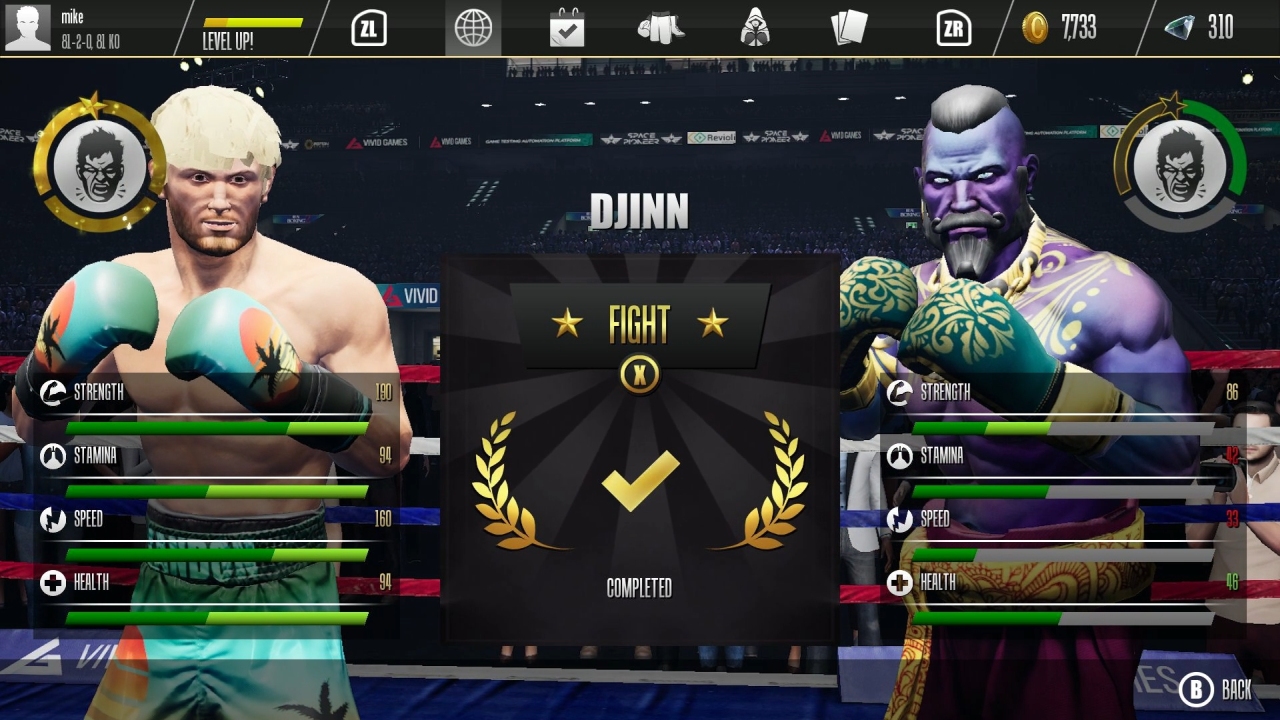Click the Speed stat icon for Djinn
The height and width of the screenshot is (720, 1280).
899,519
